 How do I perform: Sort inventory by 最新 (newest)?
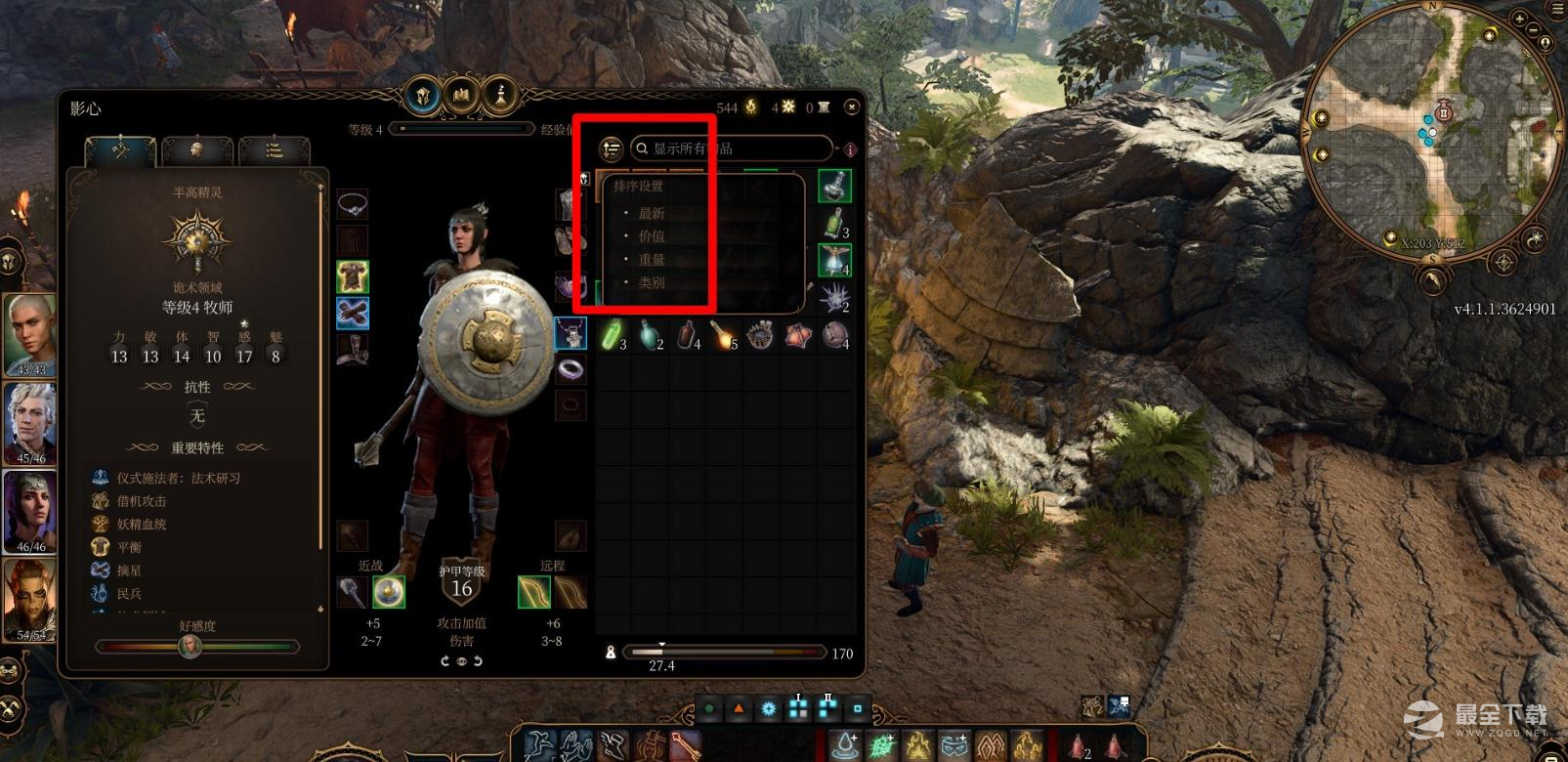click(652, 213)
